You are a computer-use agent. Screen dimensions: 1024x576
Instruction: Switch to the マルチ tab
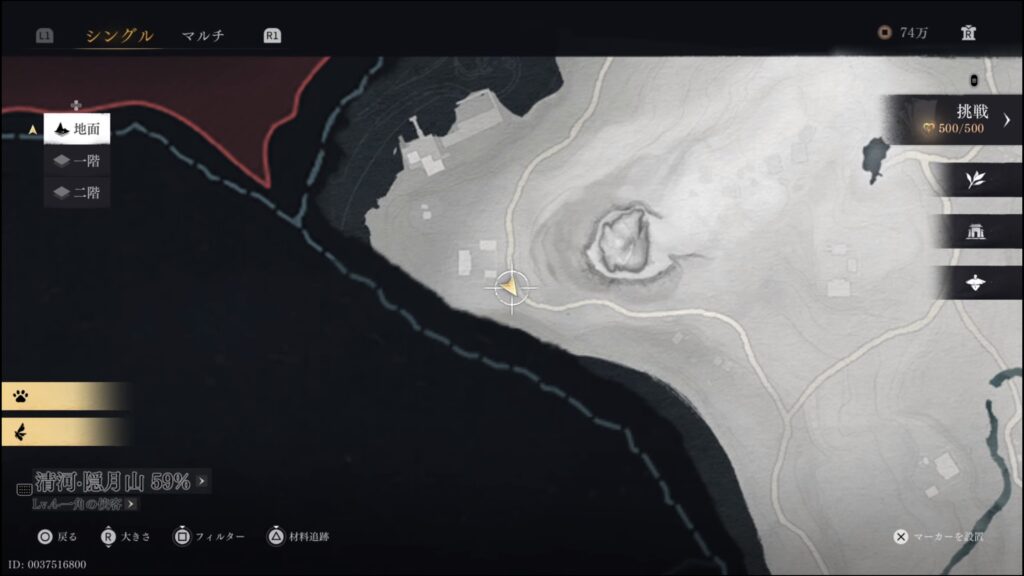click(203, 36)
